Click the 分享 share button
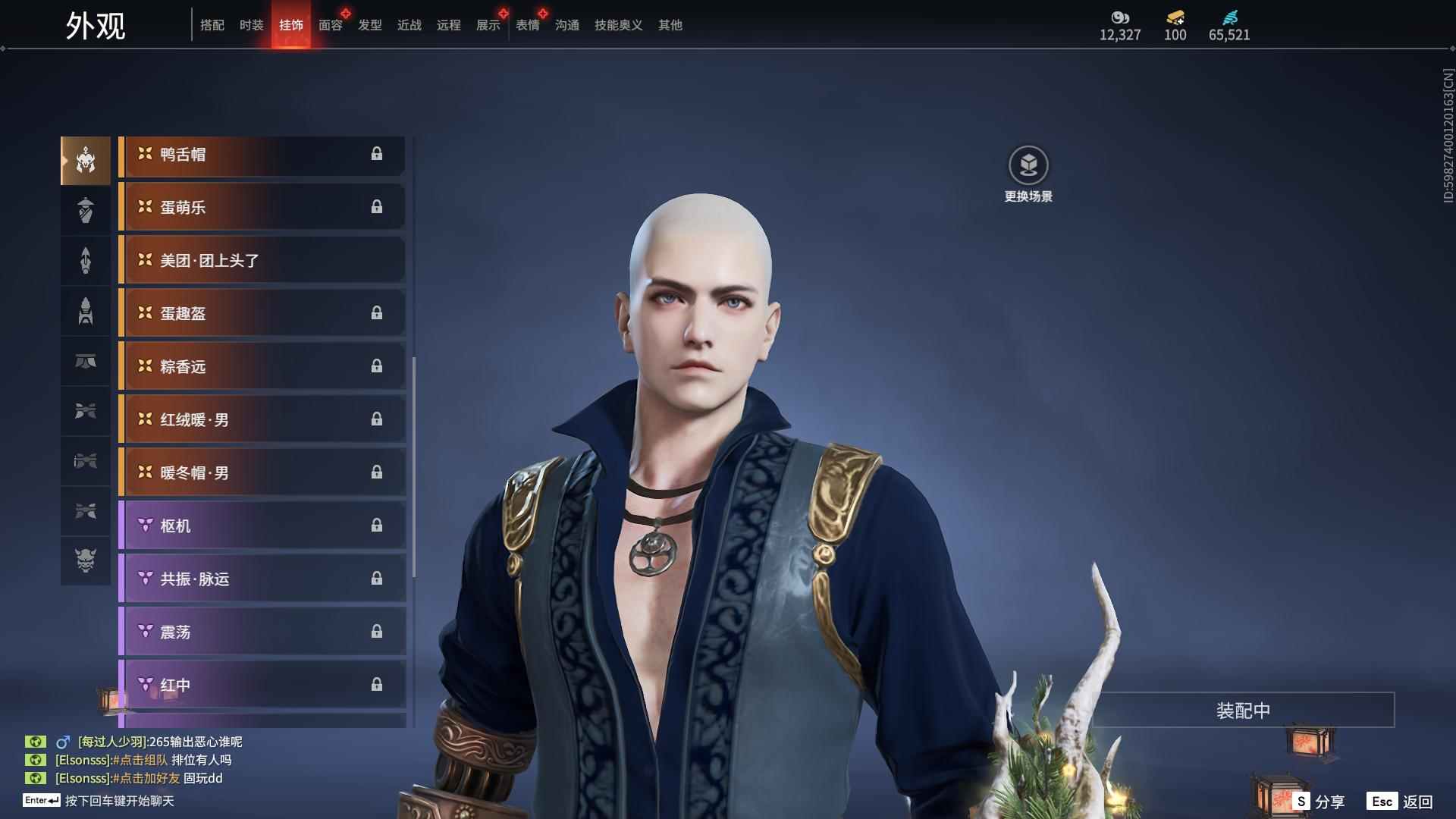Viewport: 1456px width, 819px height. click(x=1319, y=802)
